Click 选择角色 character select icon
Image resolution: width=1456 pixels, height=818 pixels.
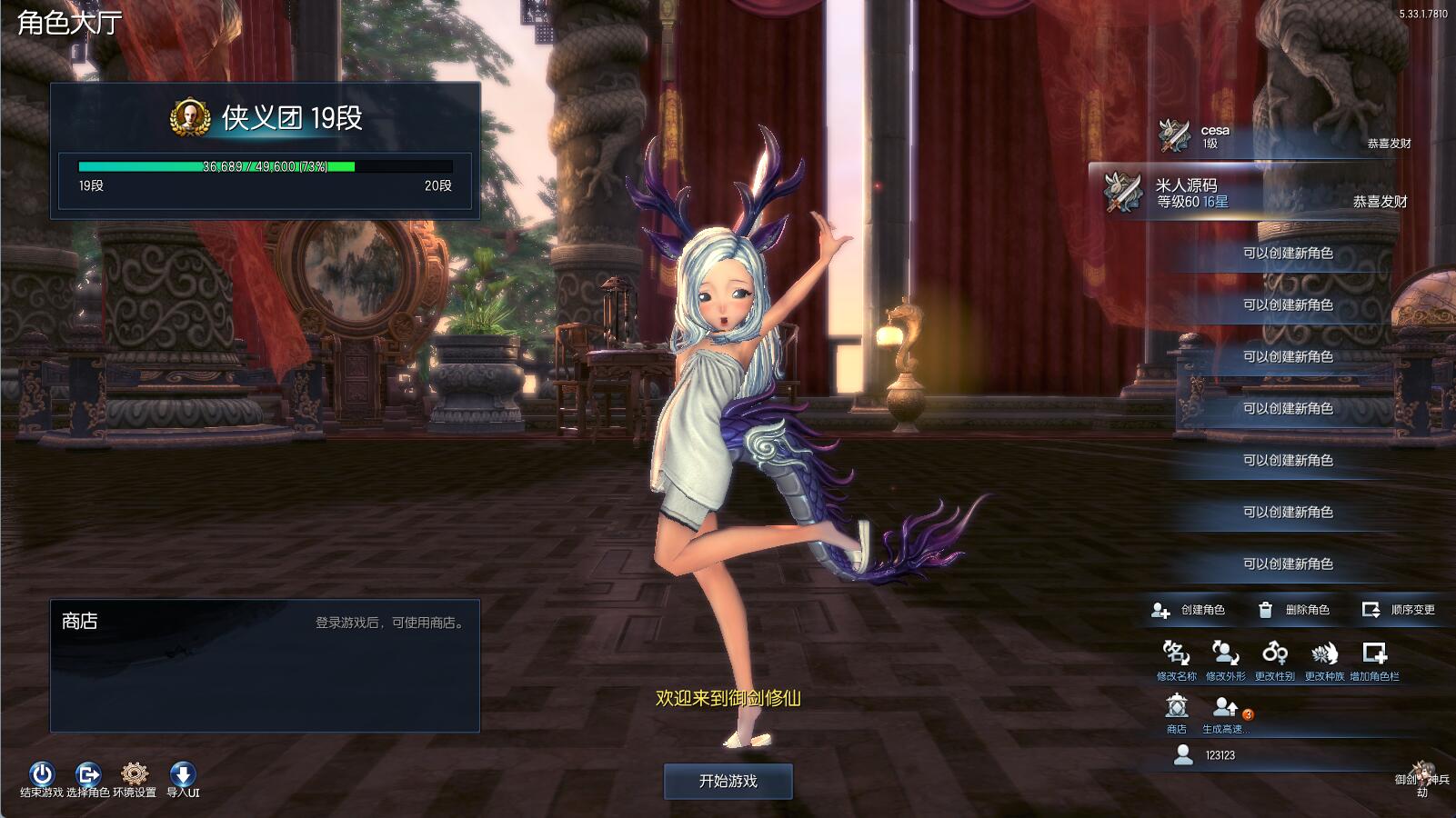[88, 774]
